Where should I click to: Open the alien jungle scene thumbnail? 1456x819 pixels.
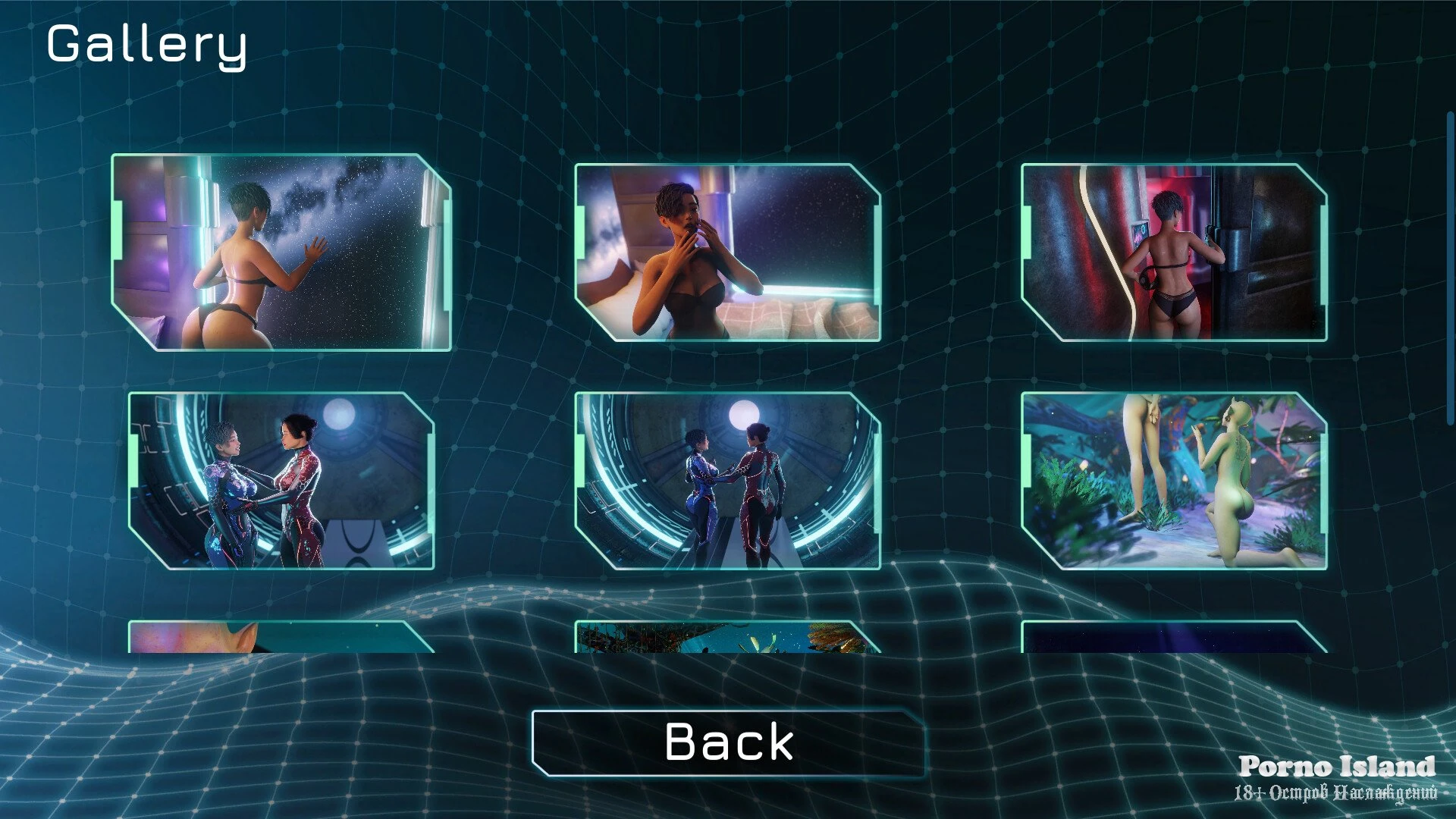pyautogui.click(x=1174, y=481)
